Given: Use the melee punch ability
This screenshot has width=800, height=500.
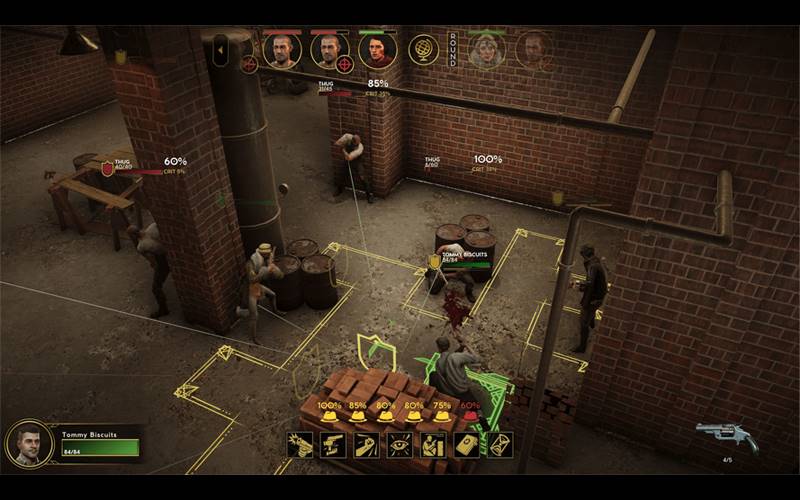Looking at the screenshot, I should point(367,445).
